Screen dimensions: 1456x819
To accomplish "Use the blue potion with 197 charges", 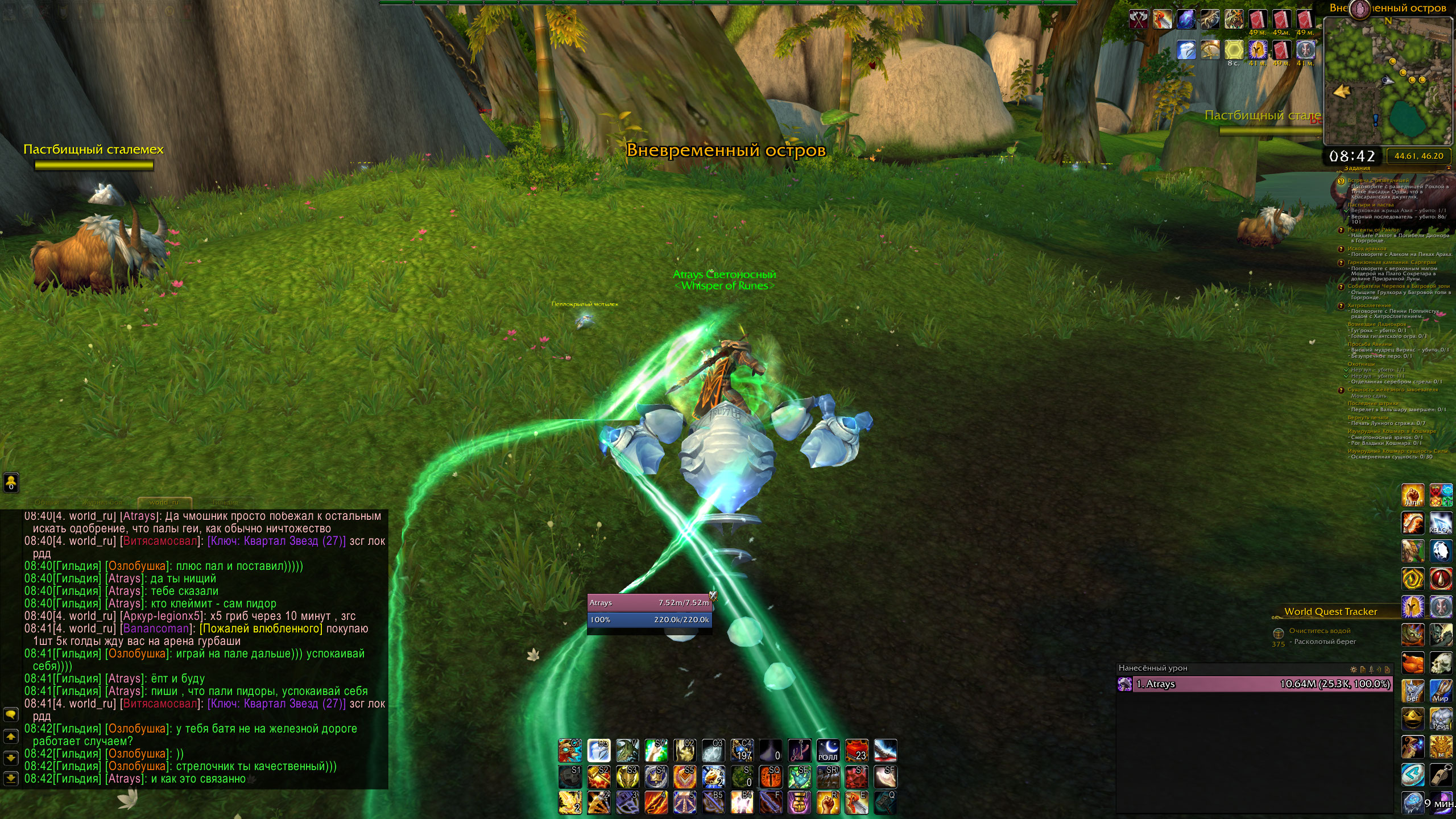I will (742, 751).
